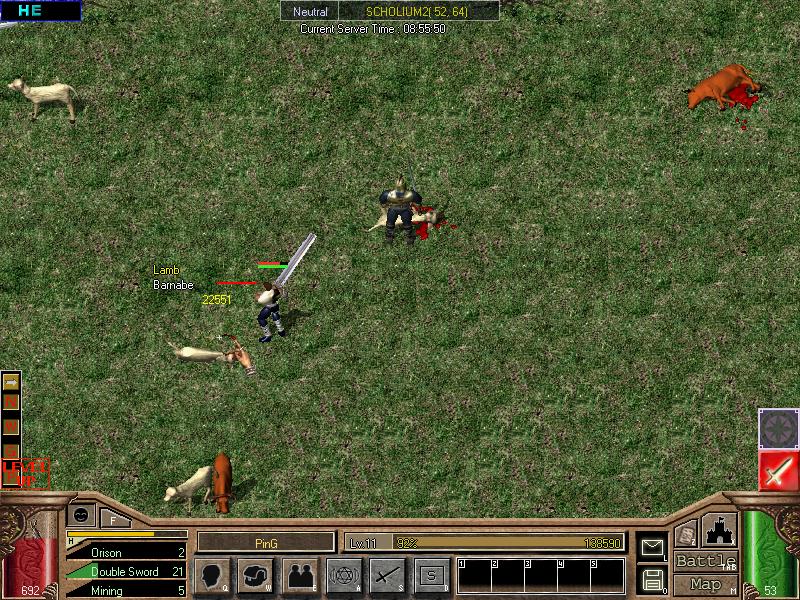Viewport: 800px width, 600px height.
Task: Select the Double Sword skill row
Action: 126,571
